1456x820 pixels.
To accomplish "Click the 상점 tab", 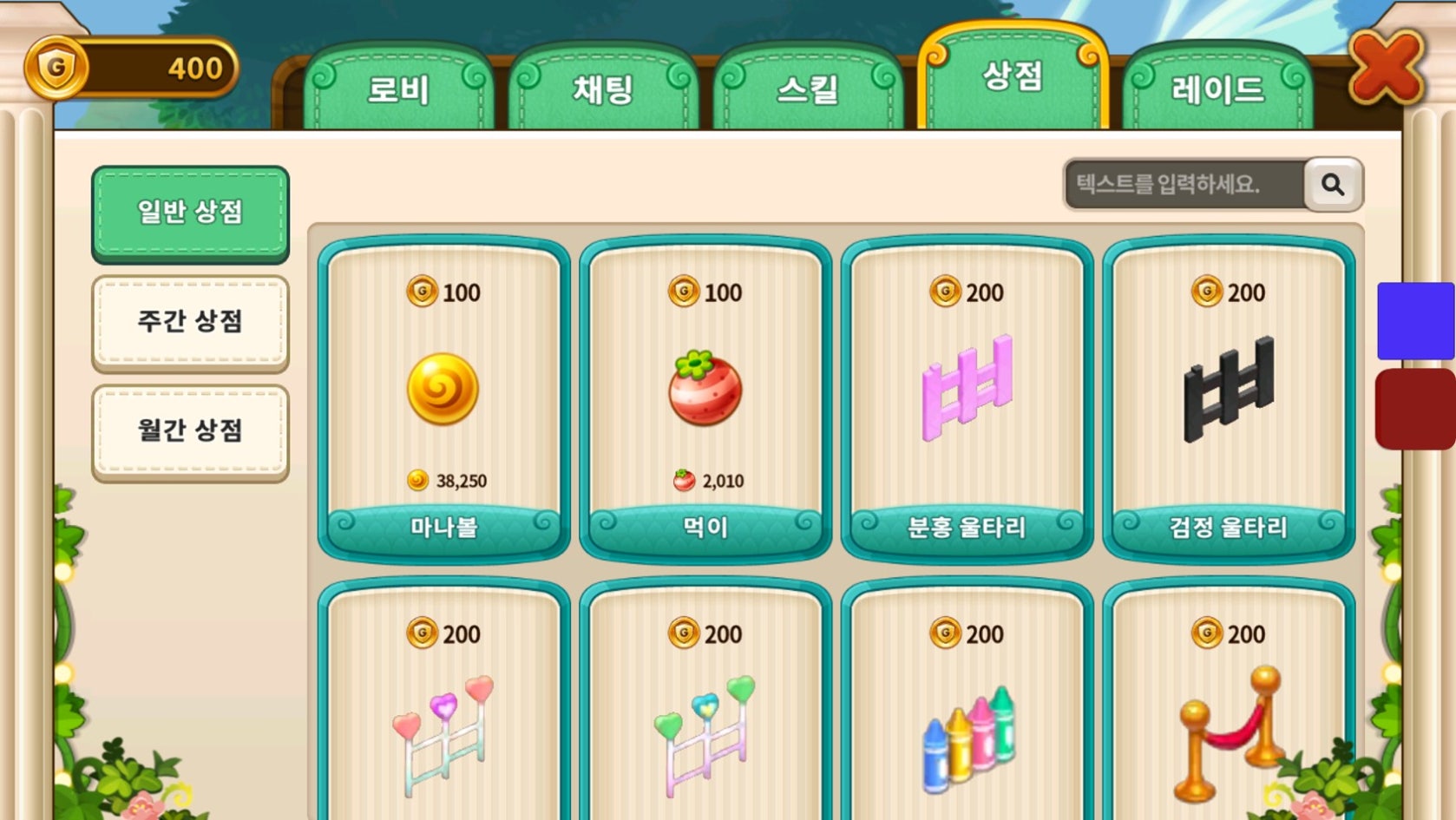I will pos(1012,78).
